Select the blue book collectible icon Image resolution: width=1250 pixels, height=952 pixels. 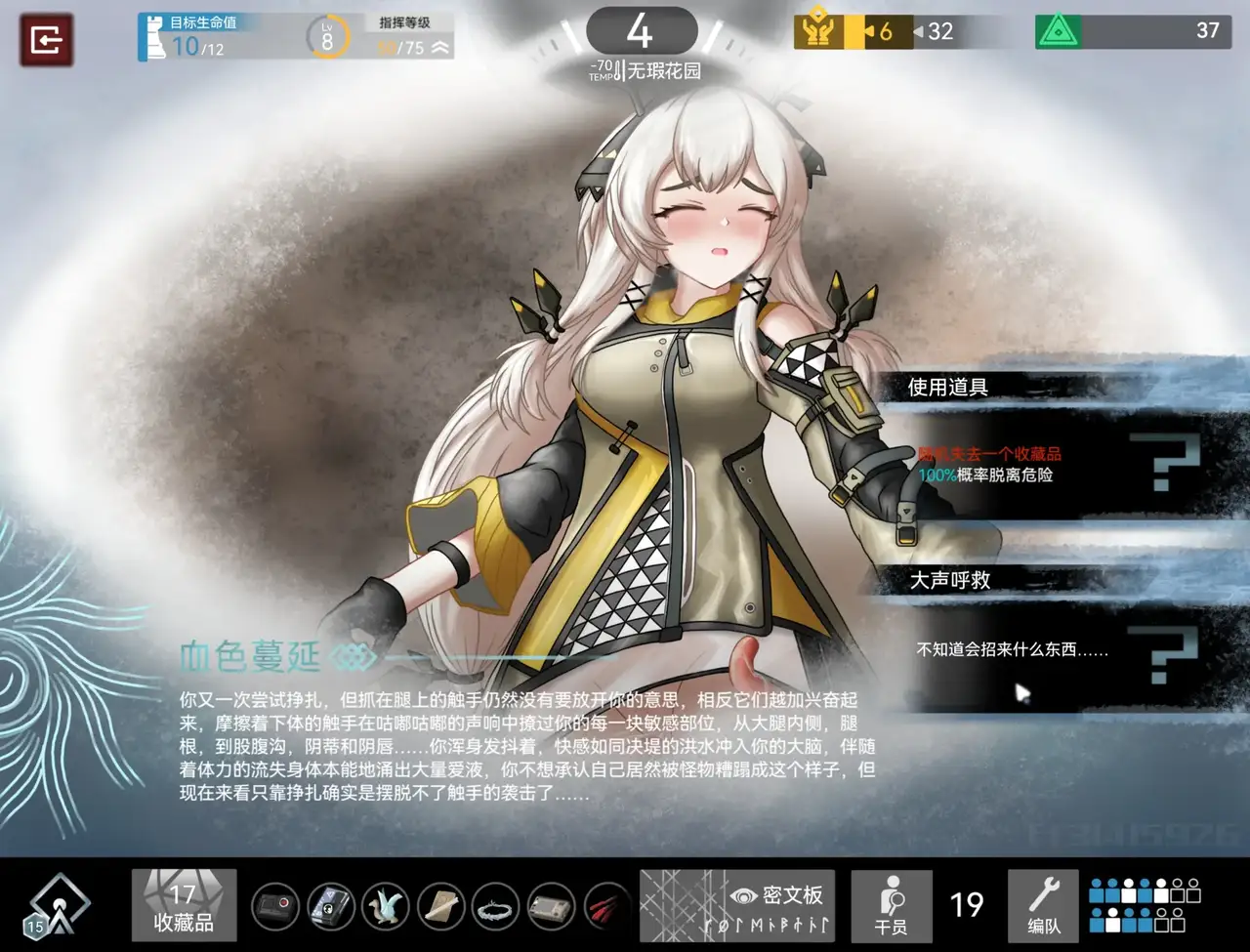(x=331, y=907)
